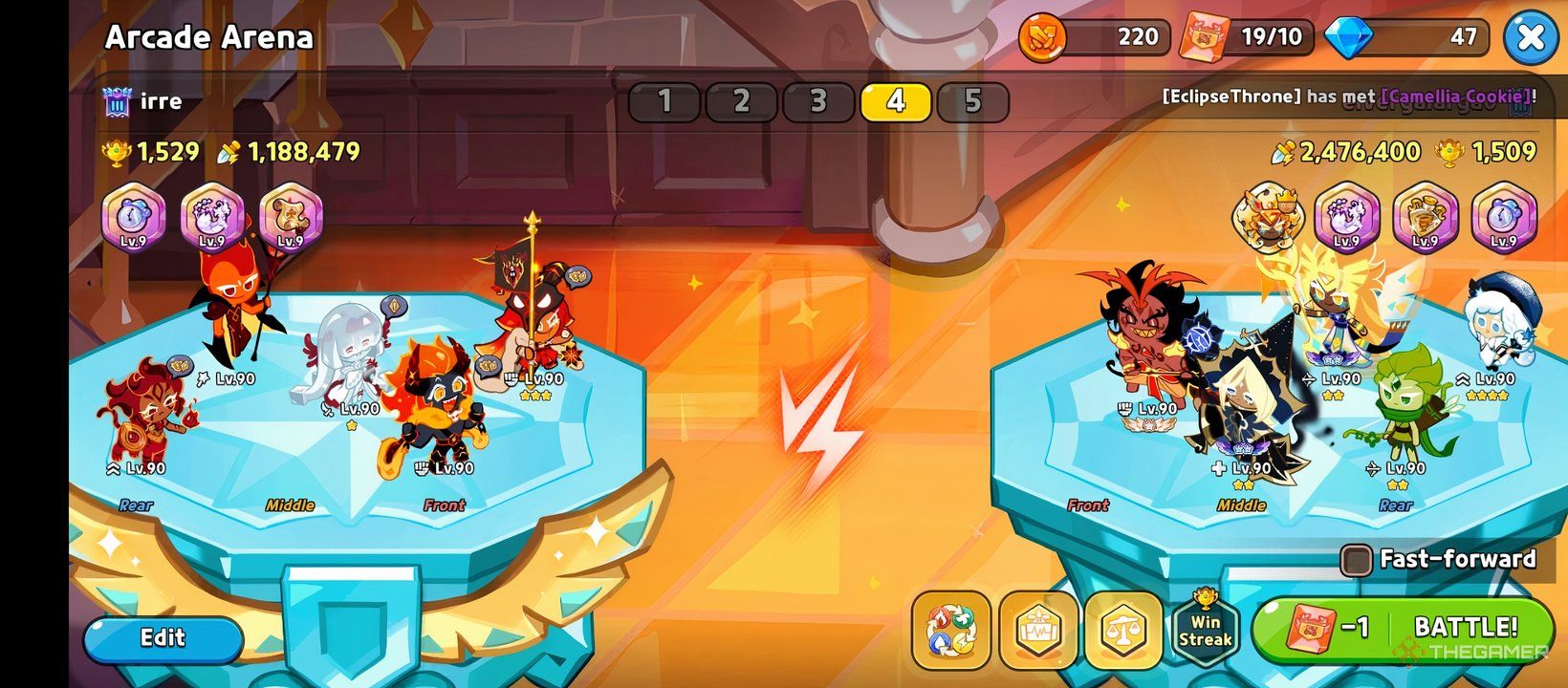Inspect opponent's tornado jar treasure

(1346, 218)
